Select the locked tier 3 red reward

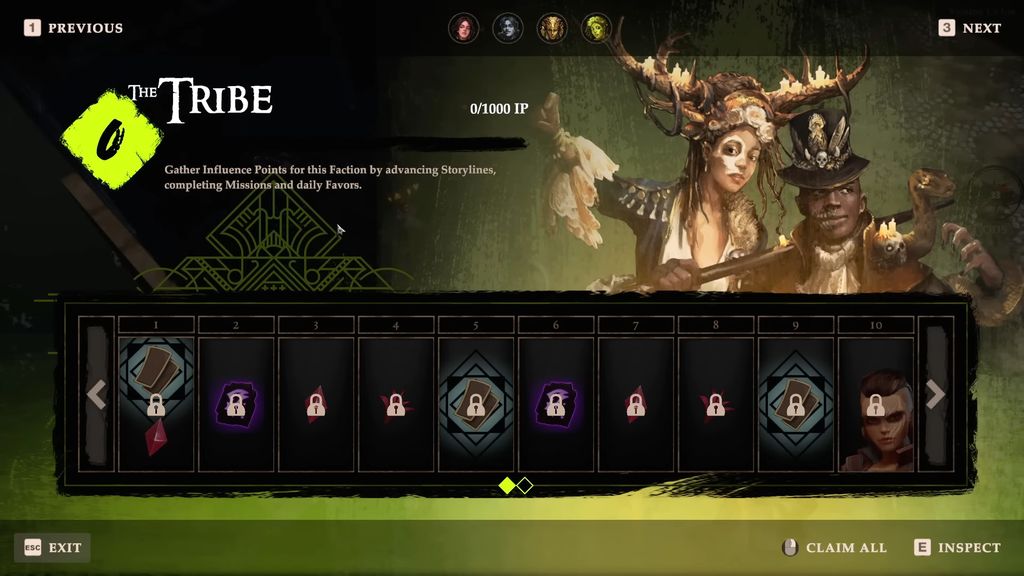[x=316, y=404]
